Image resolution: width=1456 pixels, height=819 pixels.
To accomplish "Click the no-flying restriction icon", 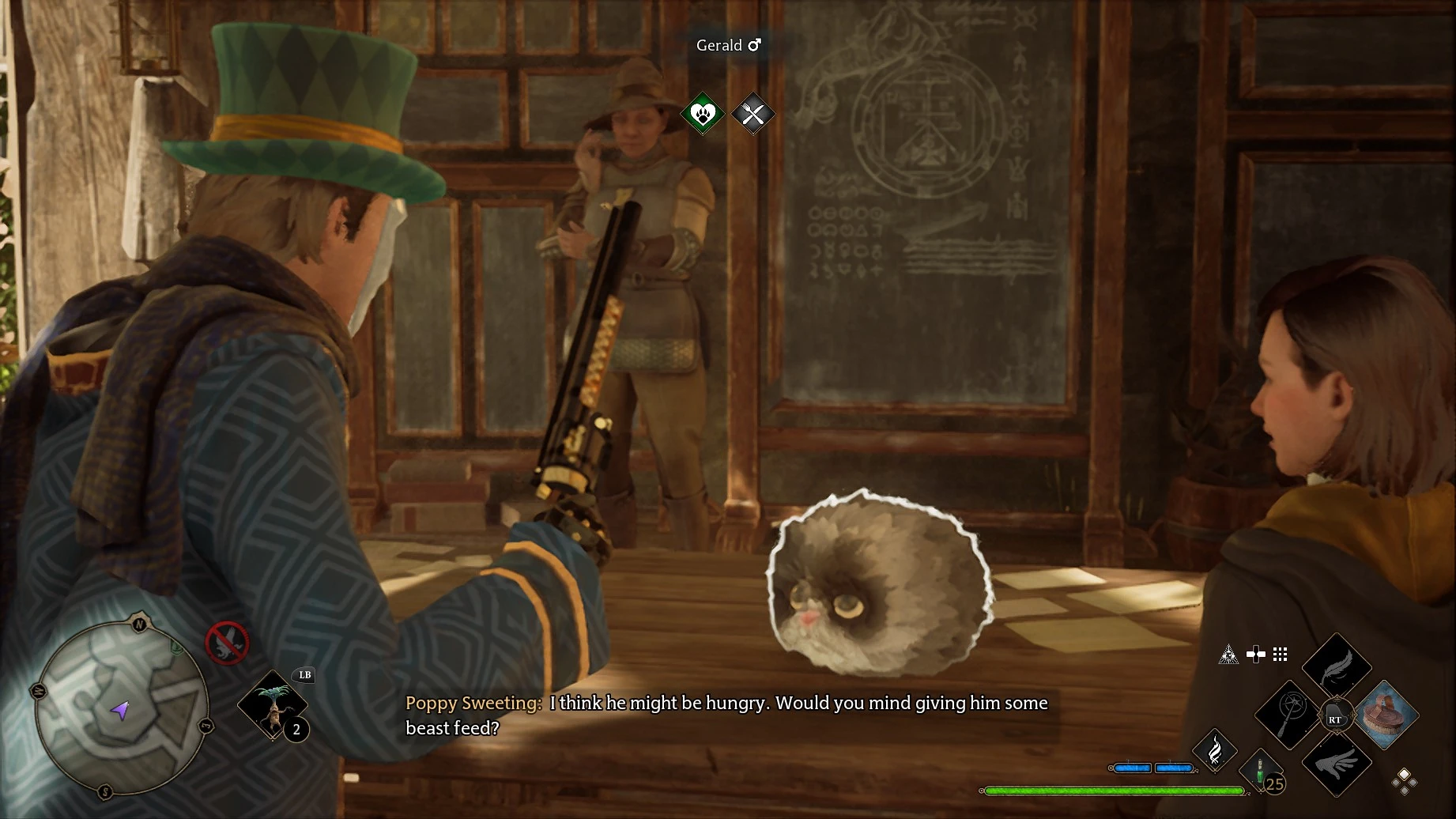I will (227, 642).
